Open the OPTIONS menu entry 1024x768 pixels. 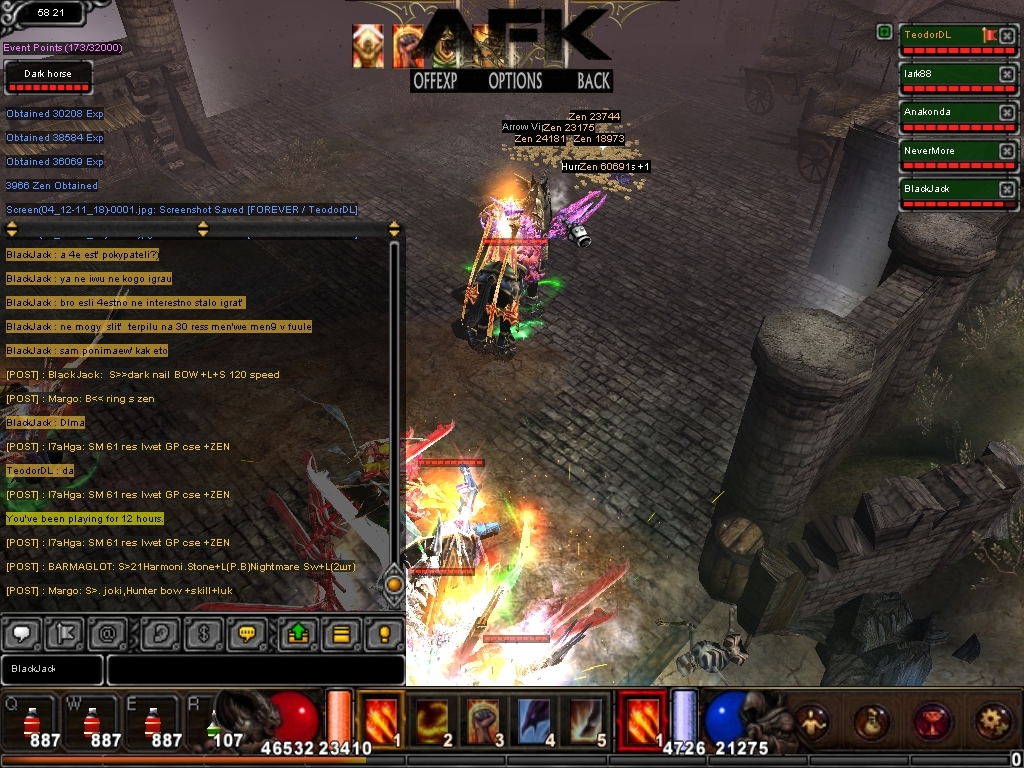point(515,82)
